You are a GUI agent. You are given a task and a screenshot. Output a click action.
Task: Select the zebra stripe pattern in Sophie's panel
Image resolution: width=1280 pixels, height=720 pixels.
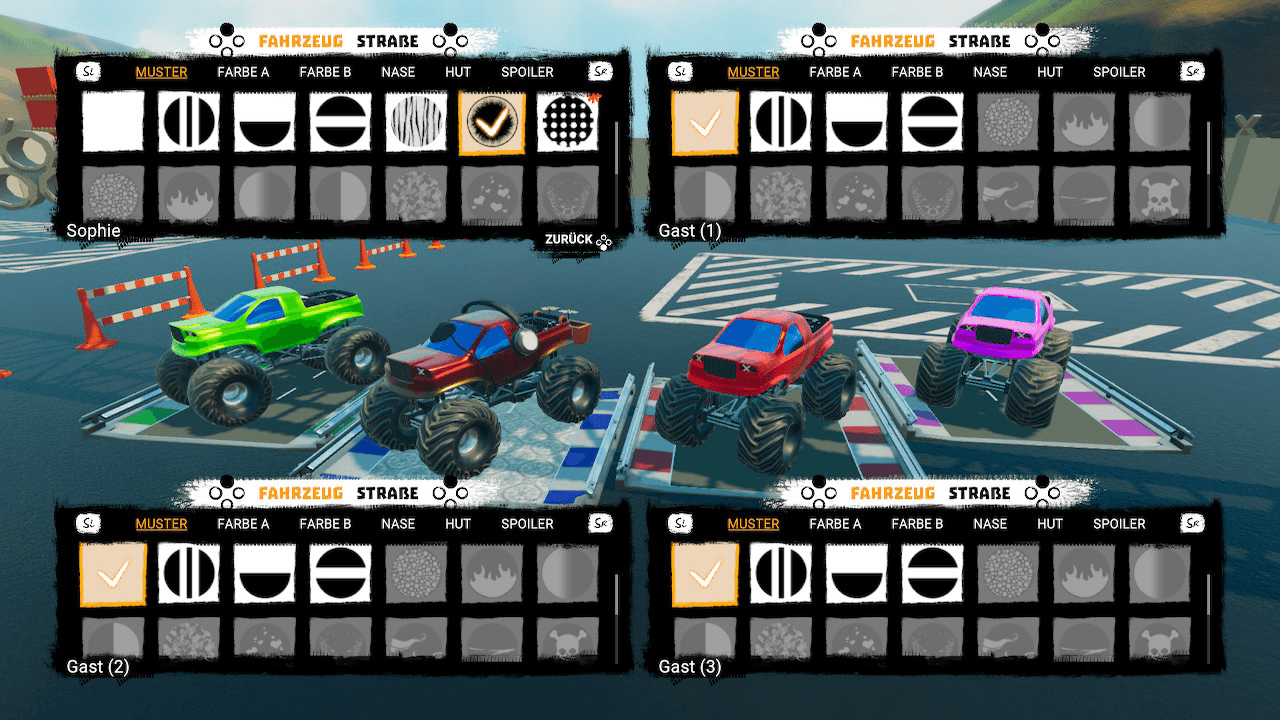(416, 122)
